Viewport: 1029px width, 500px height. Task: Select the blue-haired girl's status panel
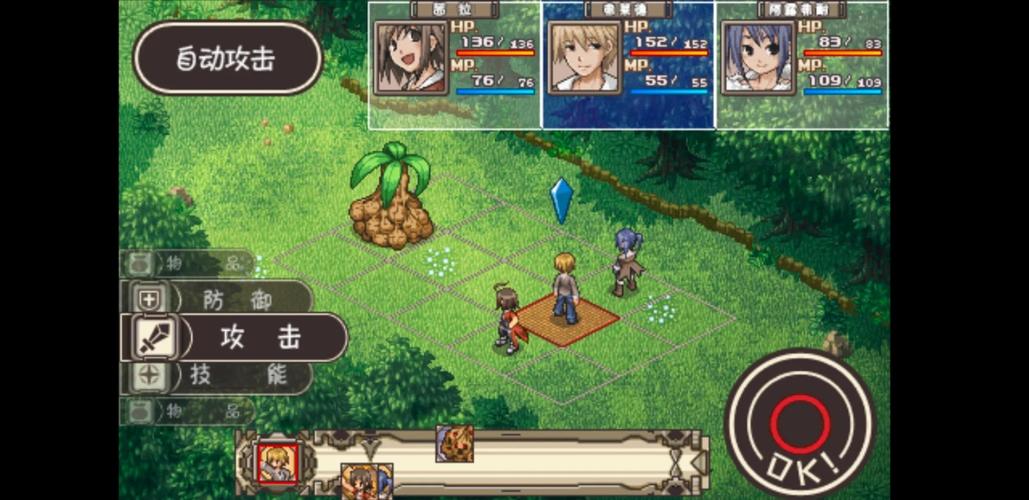point(802,66)
